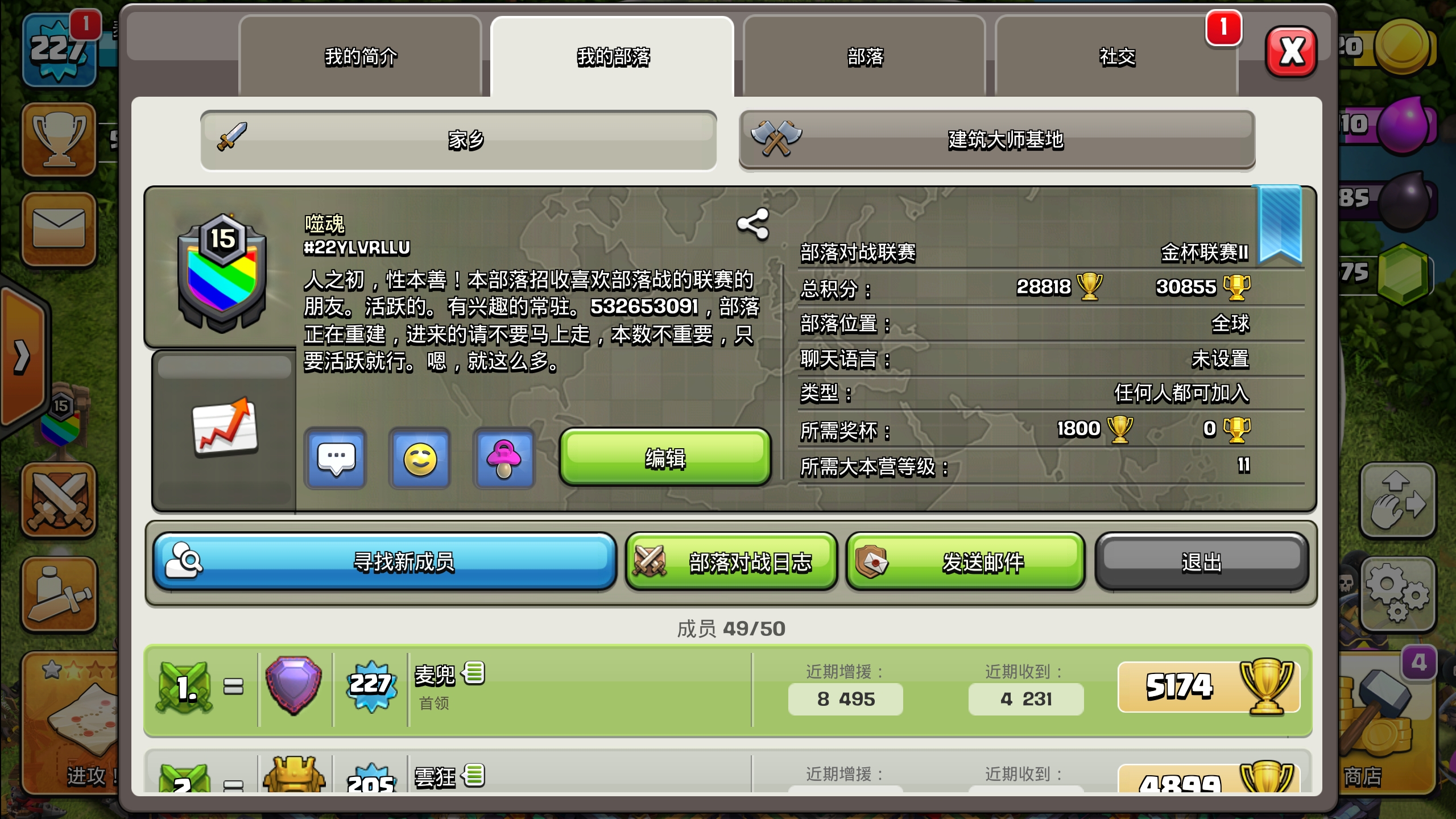This screenshot has height=819, width=1456.
Task: Click the trophy icon in the left sidebar
Action: pyautogui.click(x=60, y=139)
